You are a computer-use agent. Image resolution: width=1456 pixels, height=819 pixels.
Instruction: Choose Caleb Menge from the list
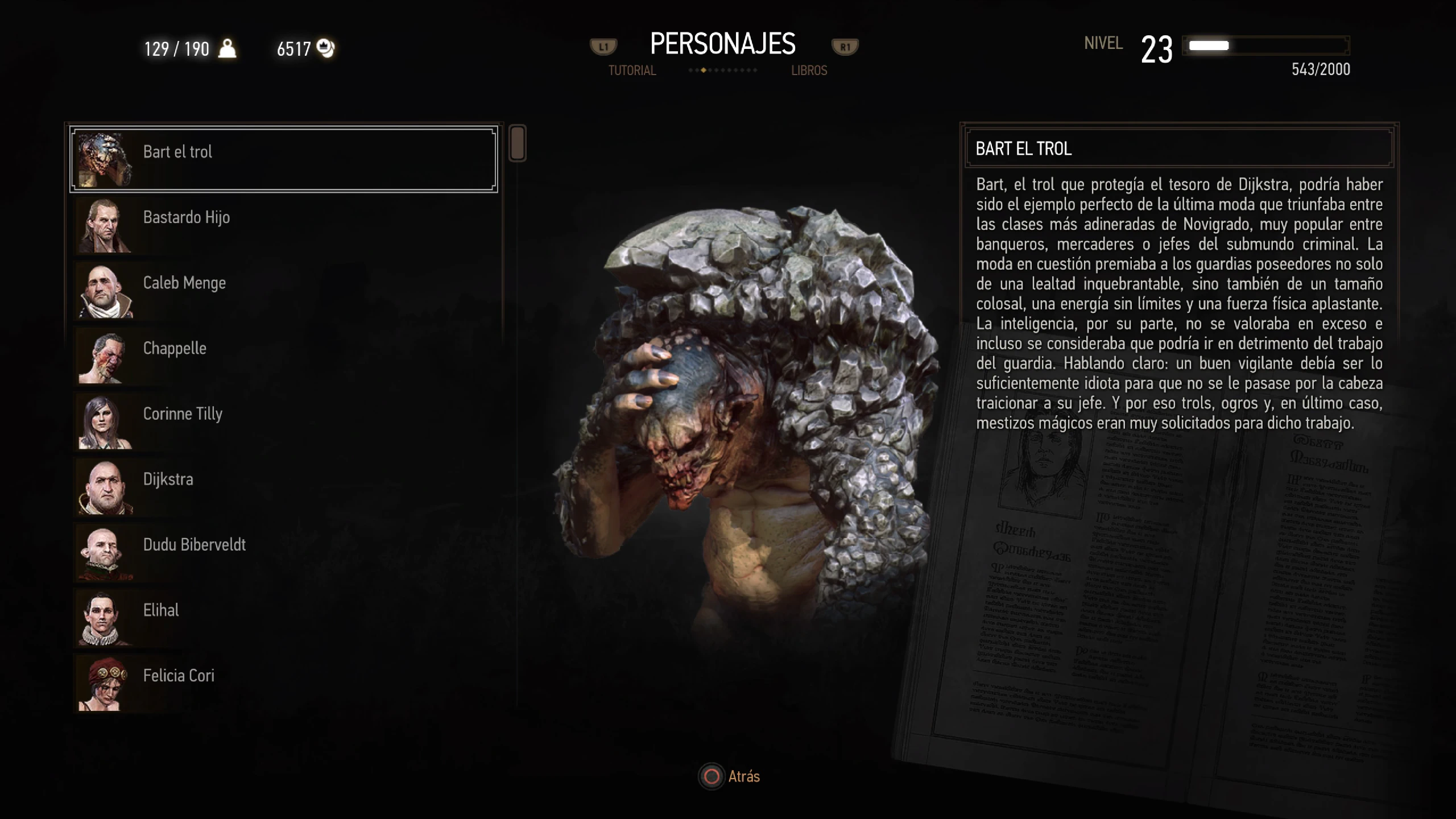(x=283, y=290)
